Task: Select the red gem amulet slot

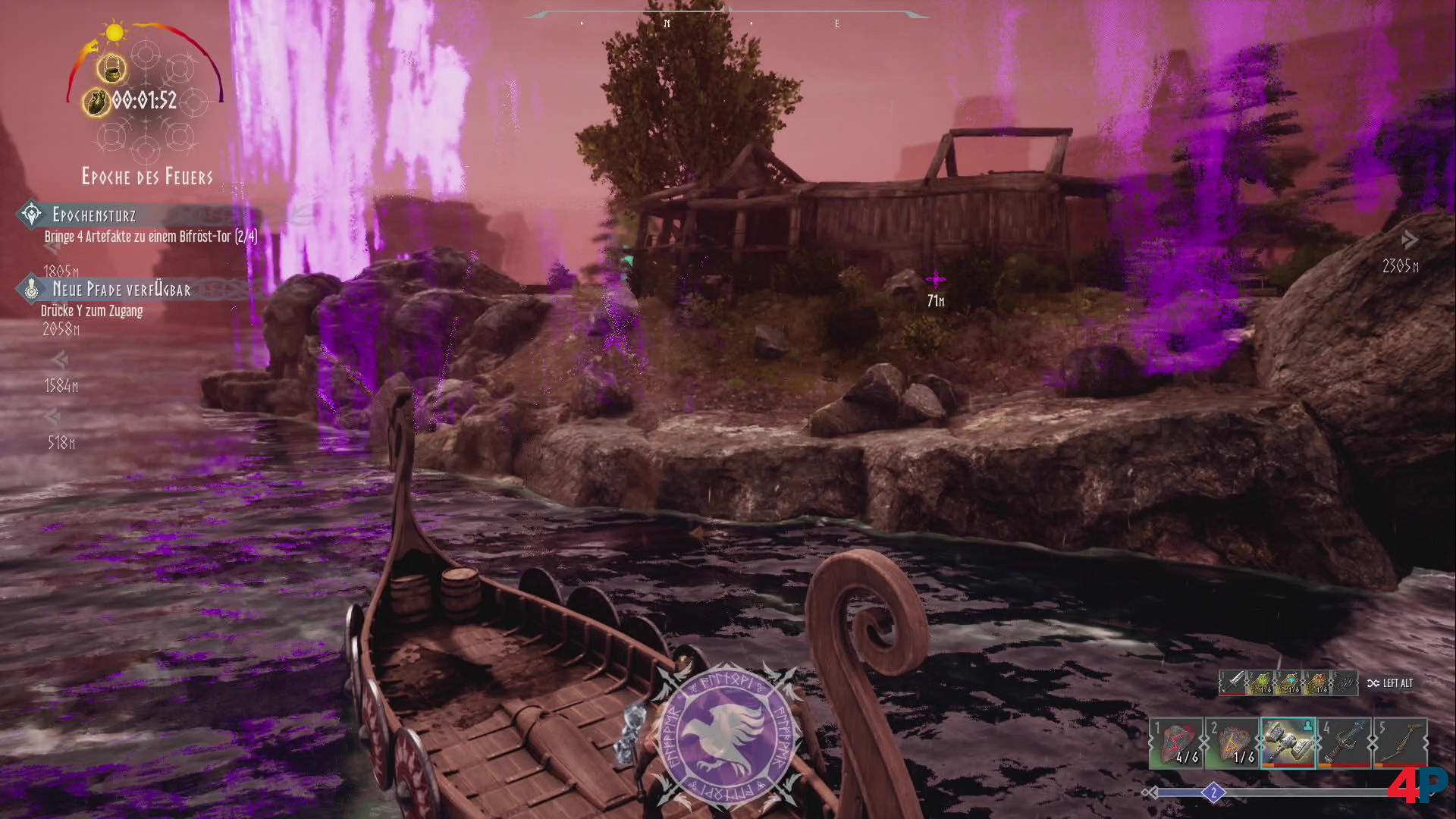Action: [1316, 682]
